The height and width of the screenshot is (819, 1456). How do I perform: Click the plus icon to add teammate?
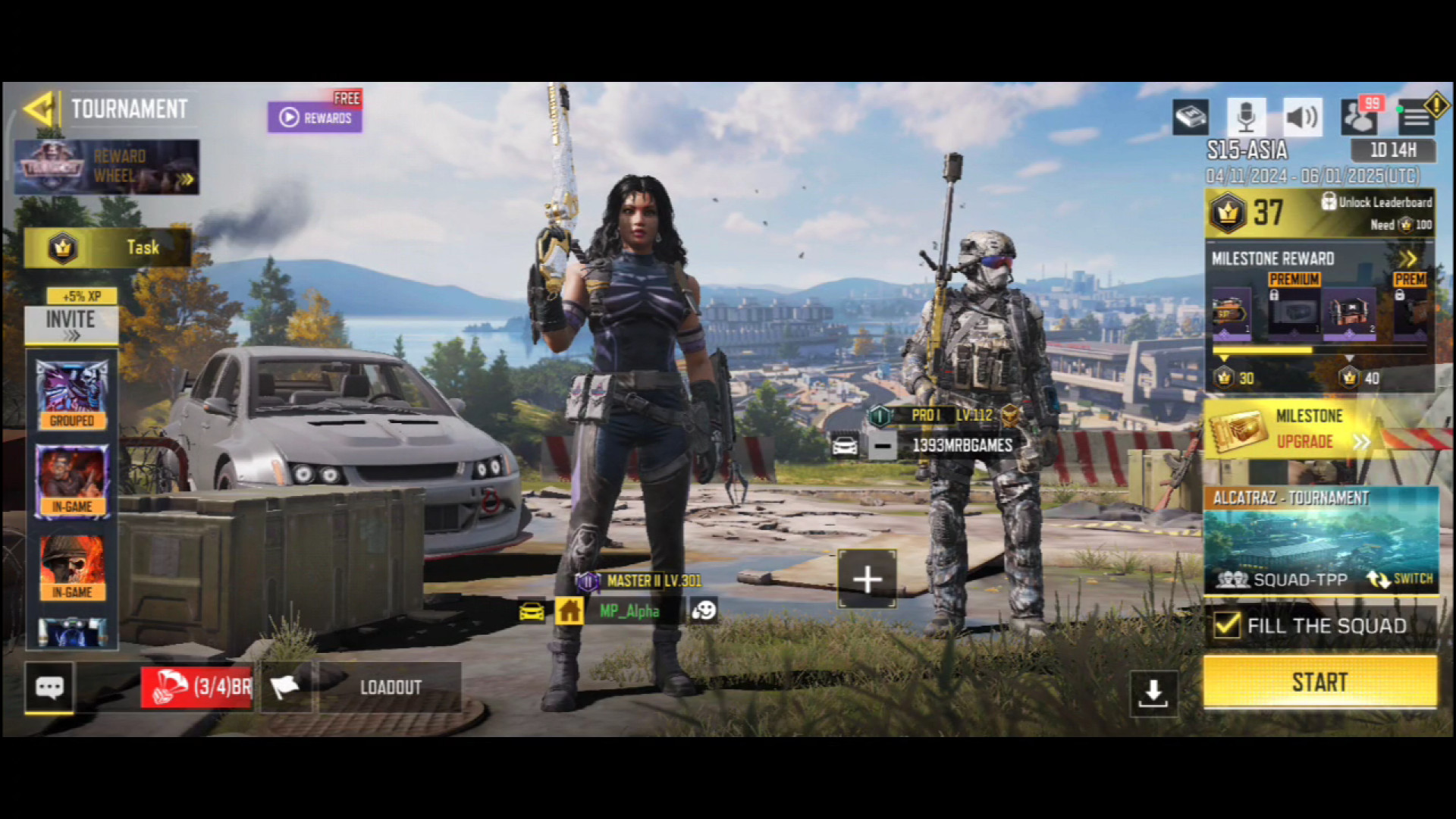coord(867,580)
